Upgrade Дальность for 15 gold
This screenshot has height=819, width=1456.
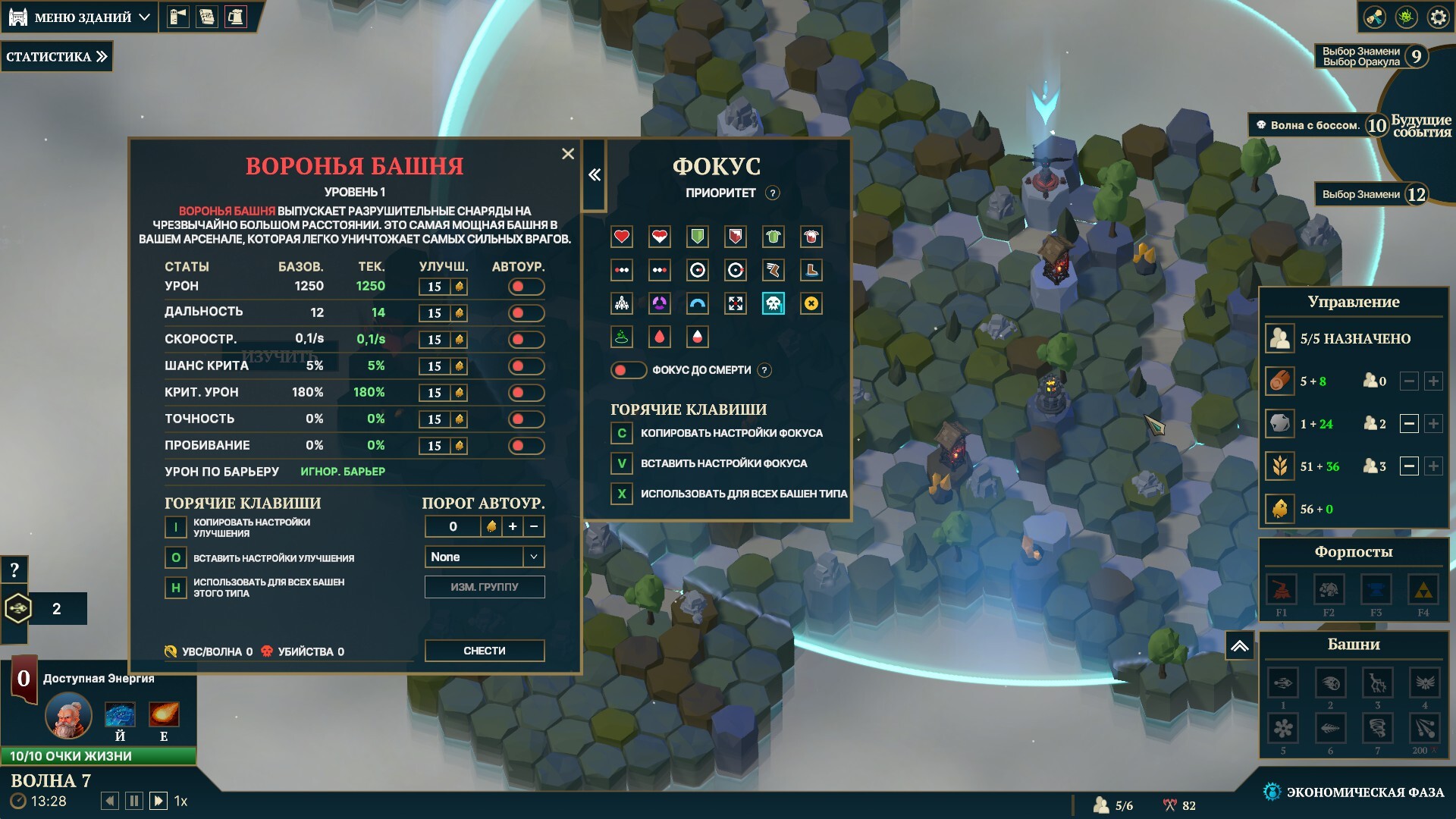(443, 313)
